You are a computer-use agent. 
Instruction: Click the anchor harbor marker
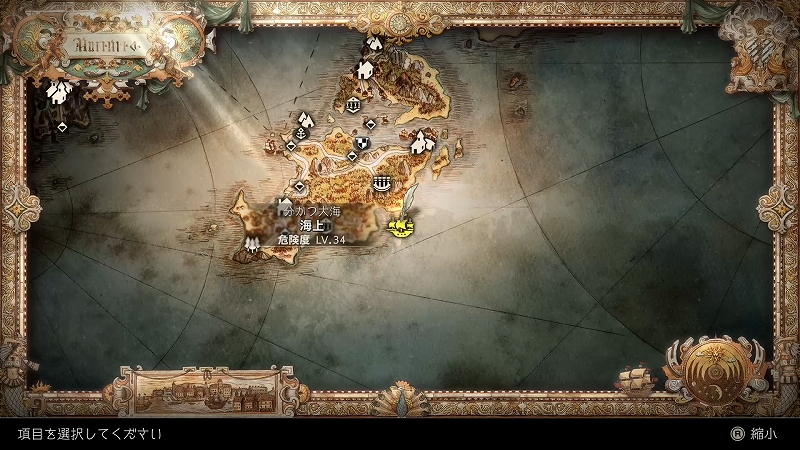point(300,119)
